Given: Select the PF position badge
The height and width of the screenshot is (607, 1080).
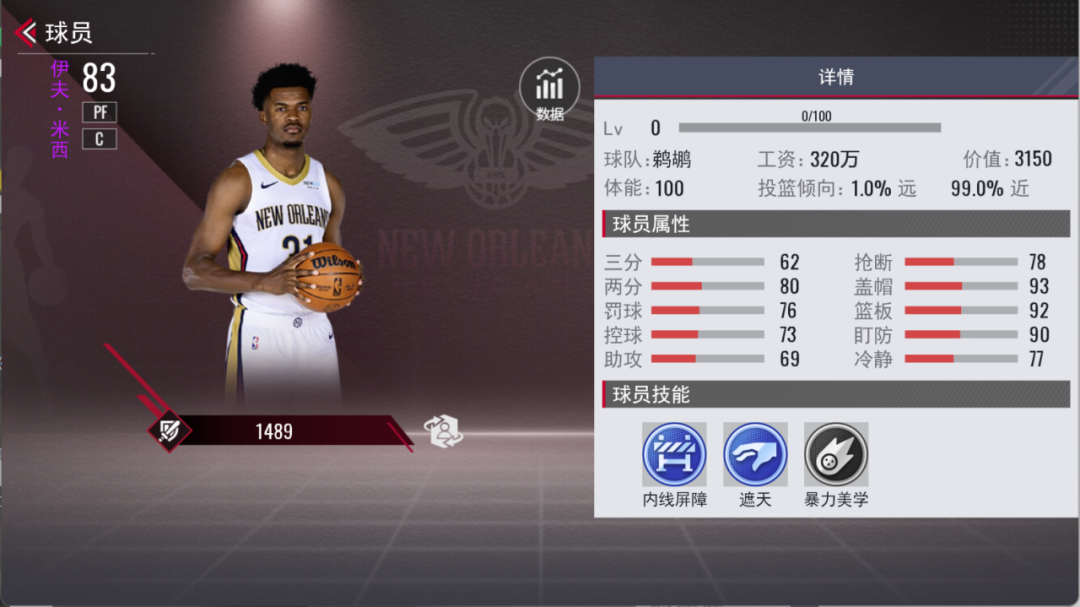Looking at the screenshot, I should point(99,112).
